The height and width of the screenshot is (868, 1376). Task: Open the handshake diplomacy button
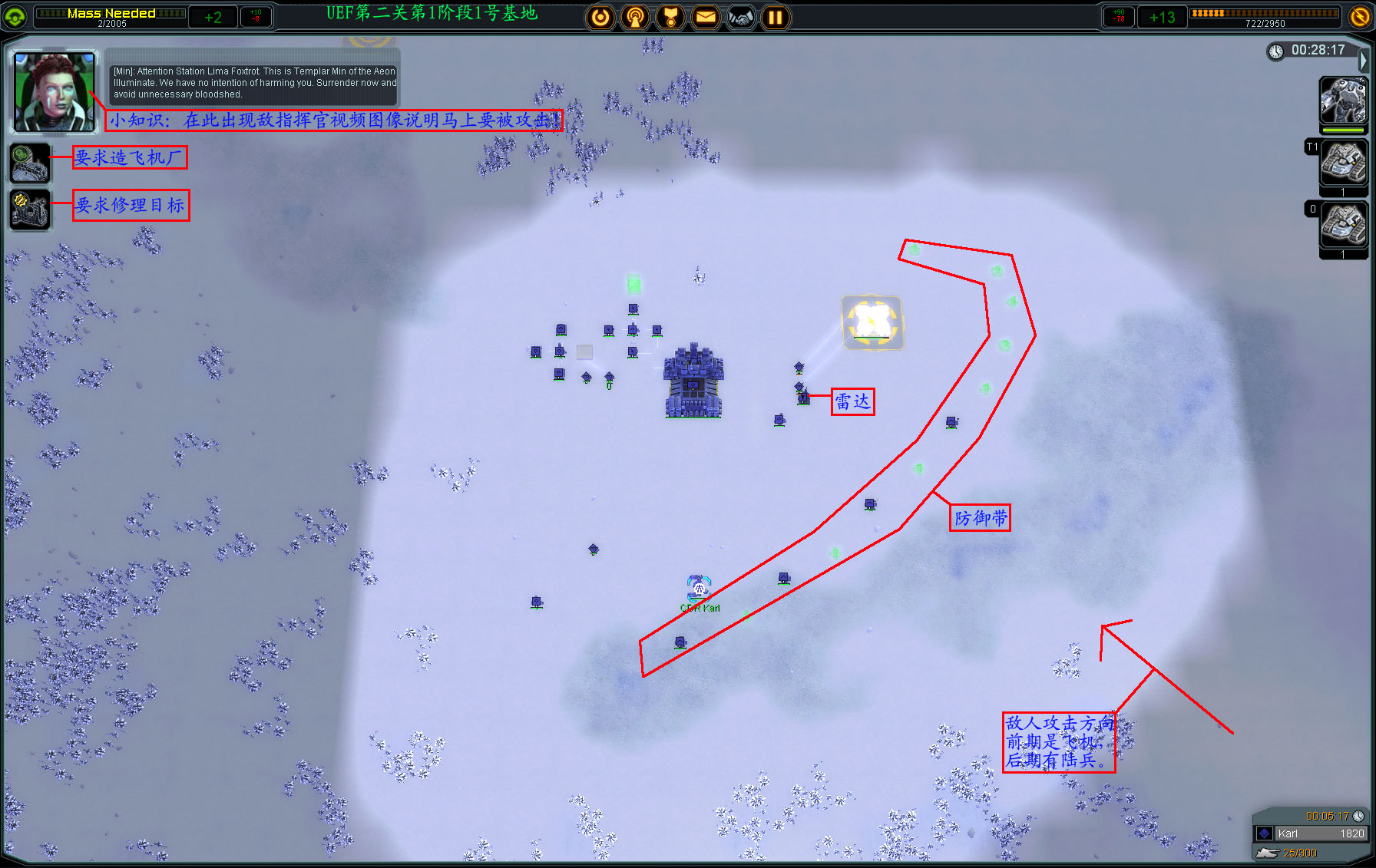740,17
